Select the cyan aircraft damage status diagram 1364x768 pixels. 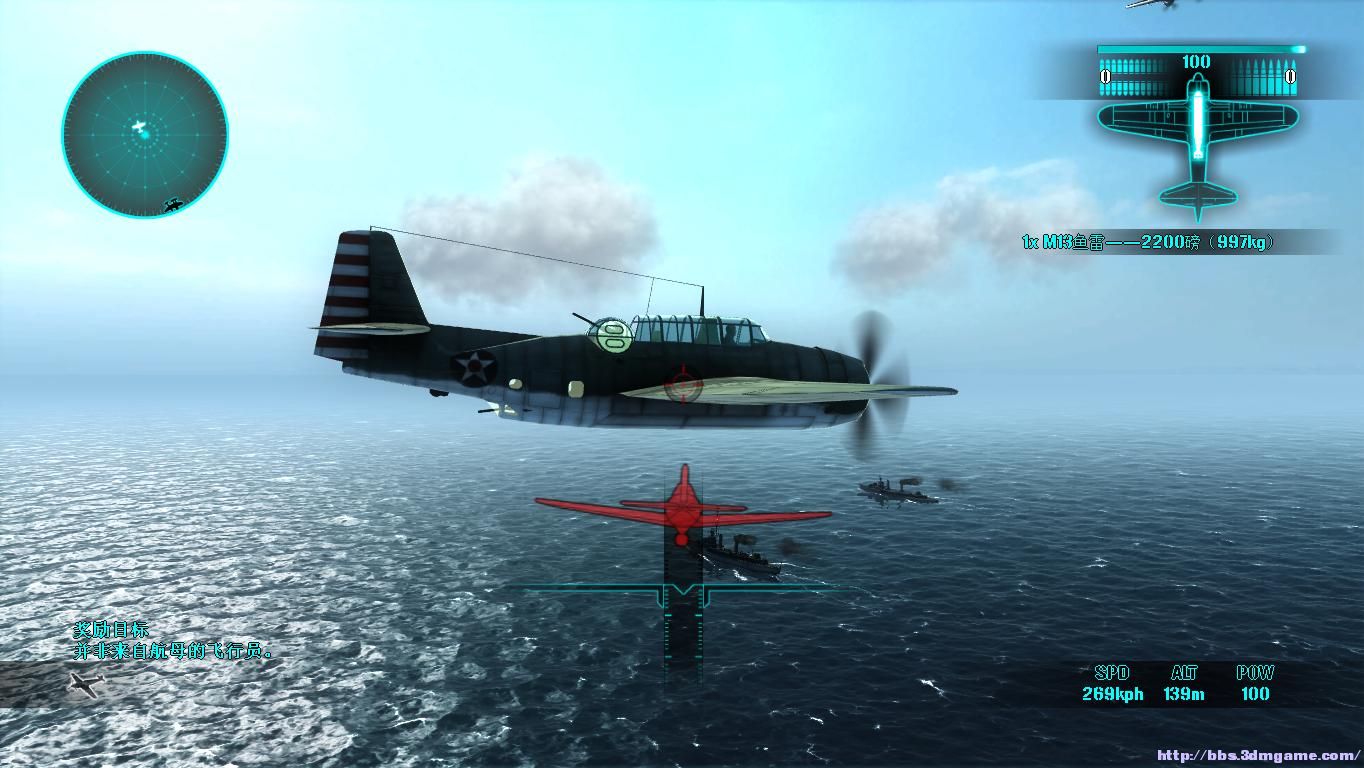[1198, 145]
